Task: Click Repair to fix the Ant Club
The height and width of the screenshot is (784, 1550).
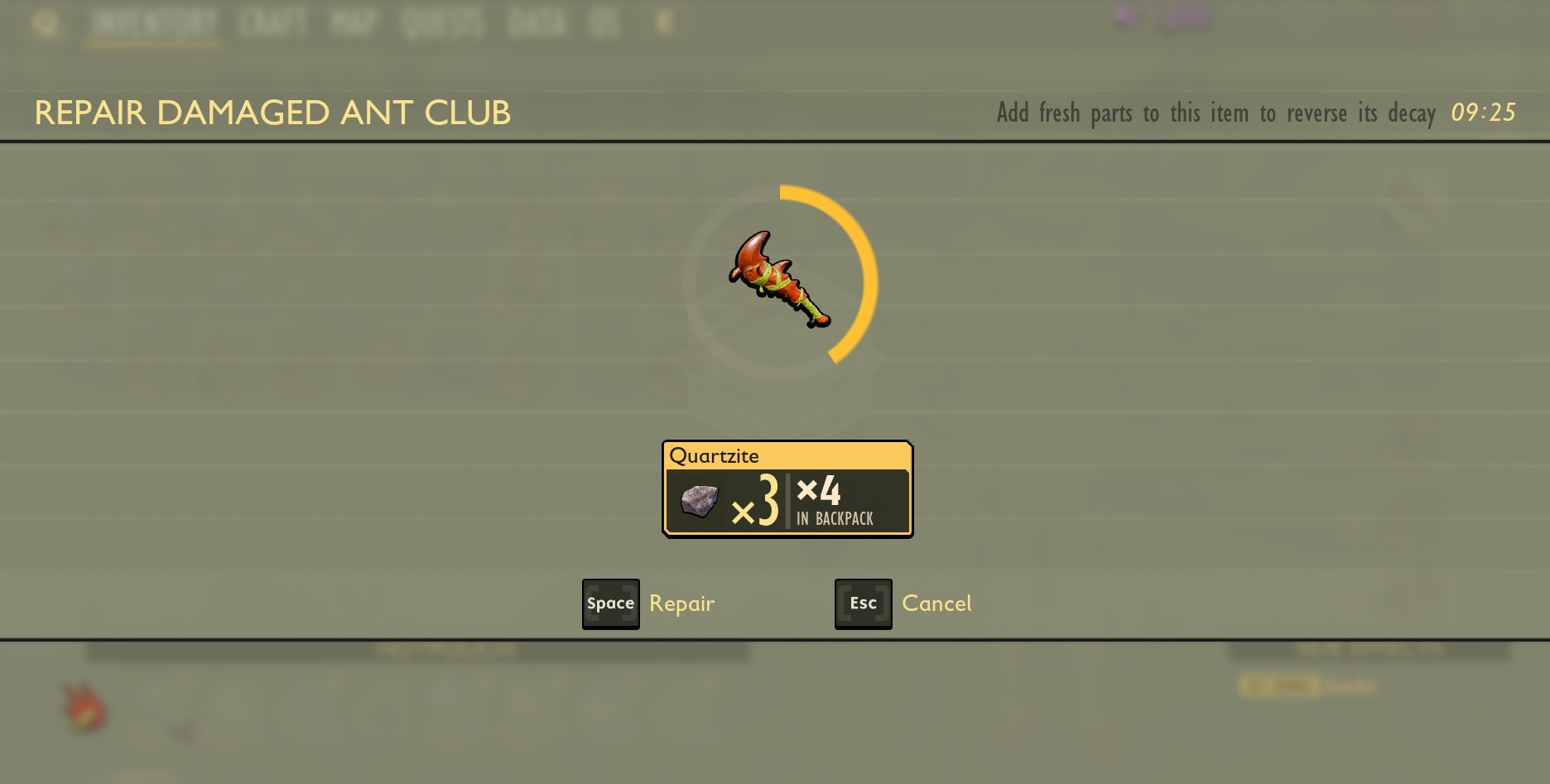Action: tap(681, 604)
